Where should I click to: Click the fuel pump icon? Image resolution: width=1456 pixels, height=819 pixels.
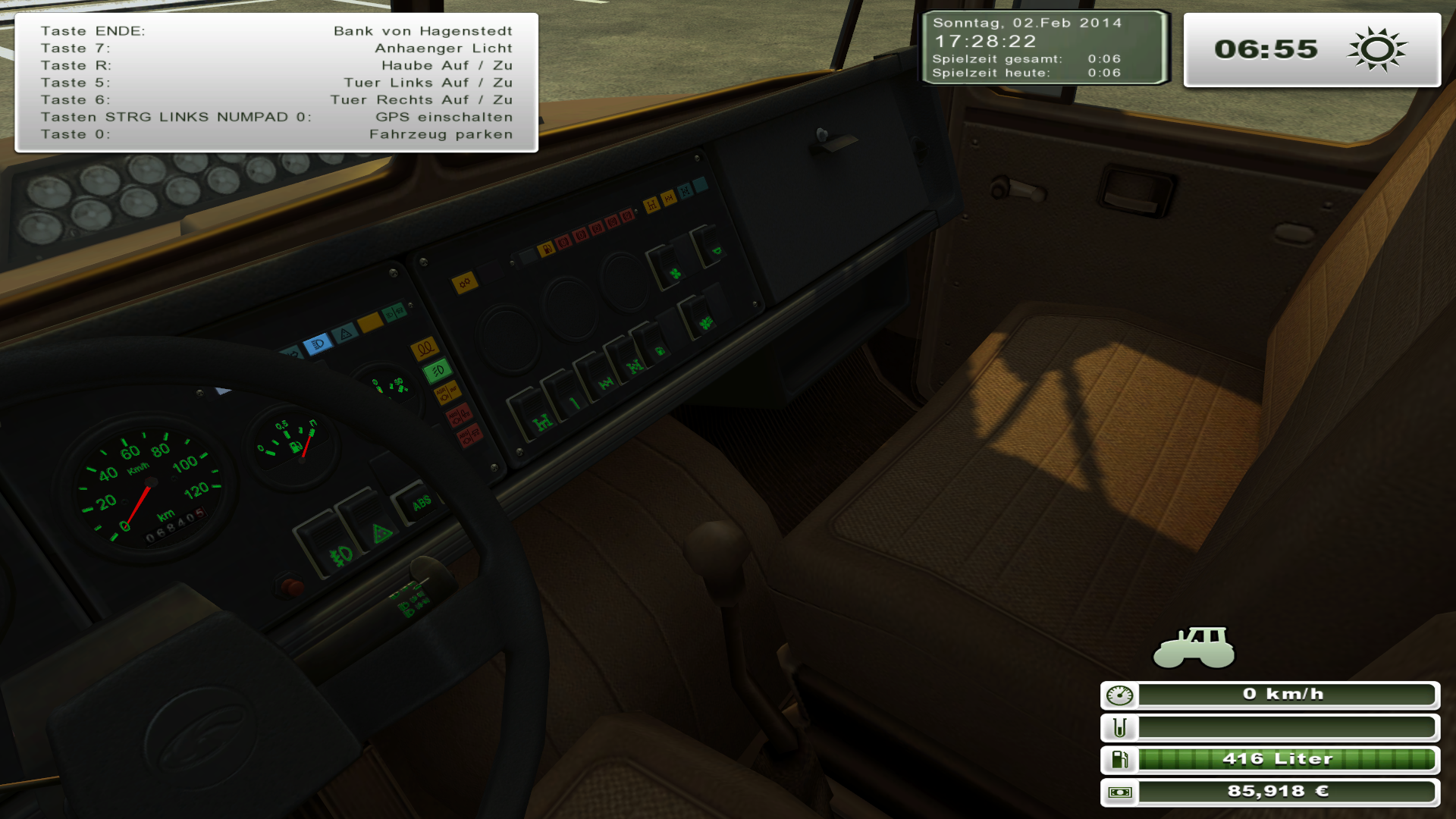click(x=1119, y=759)
